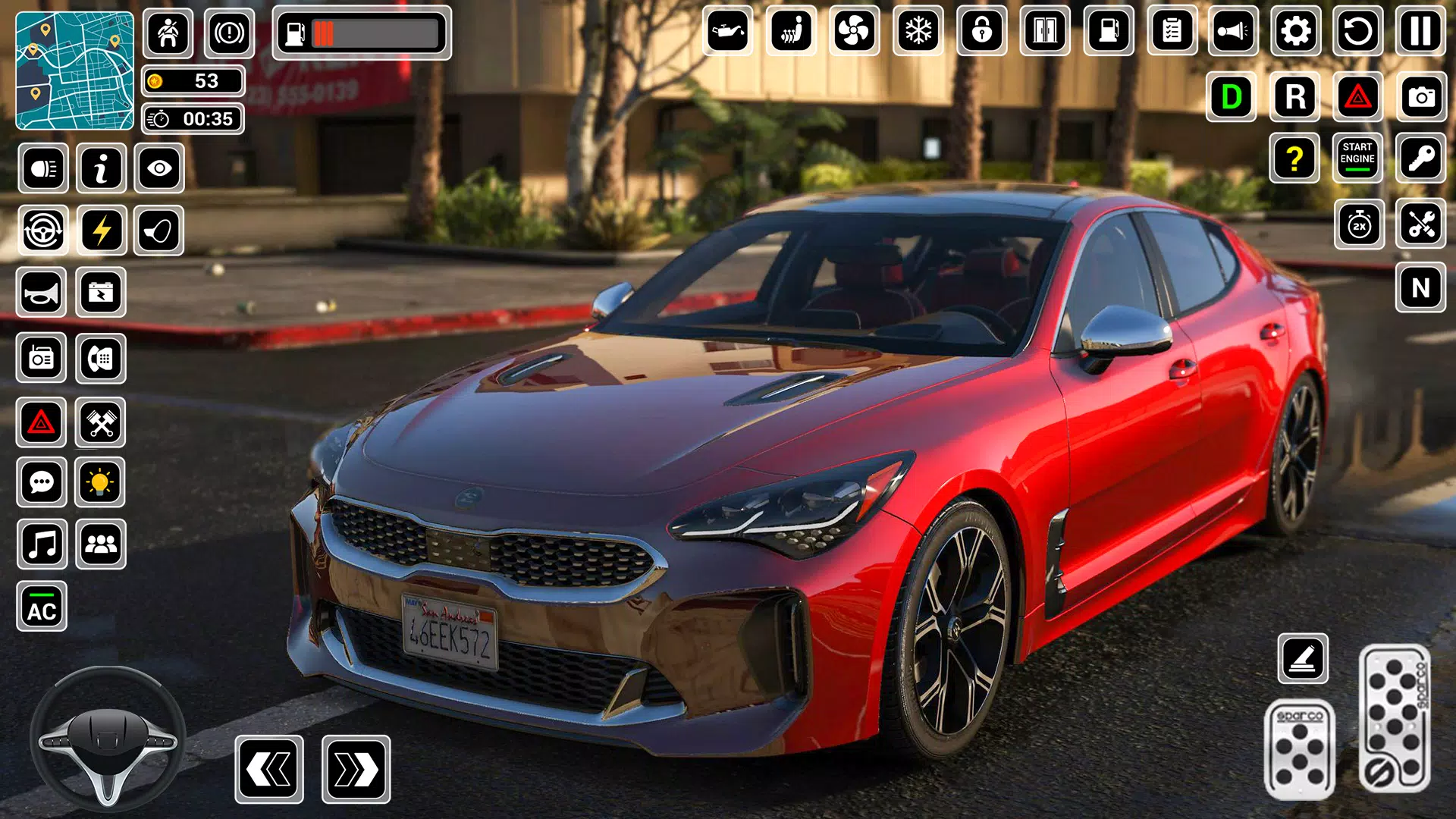Take a screenshot with the camera icon
Screen dimensions: 1456x819
click(x=1421, y=97)
